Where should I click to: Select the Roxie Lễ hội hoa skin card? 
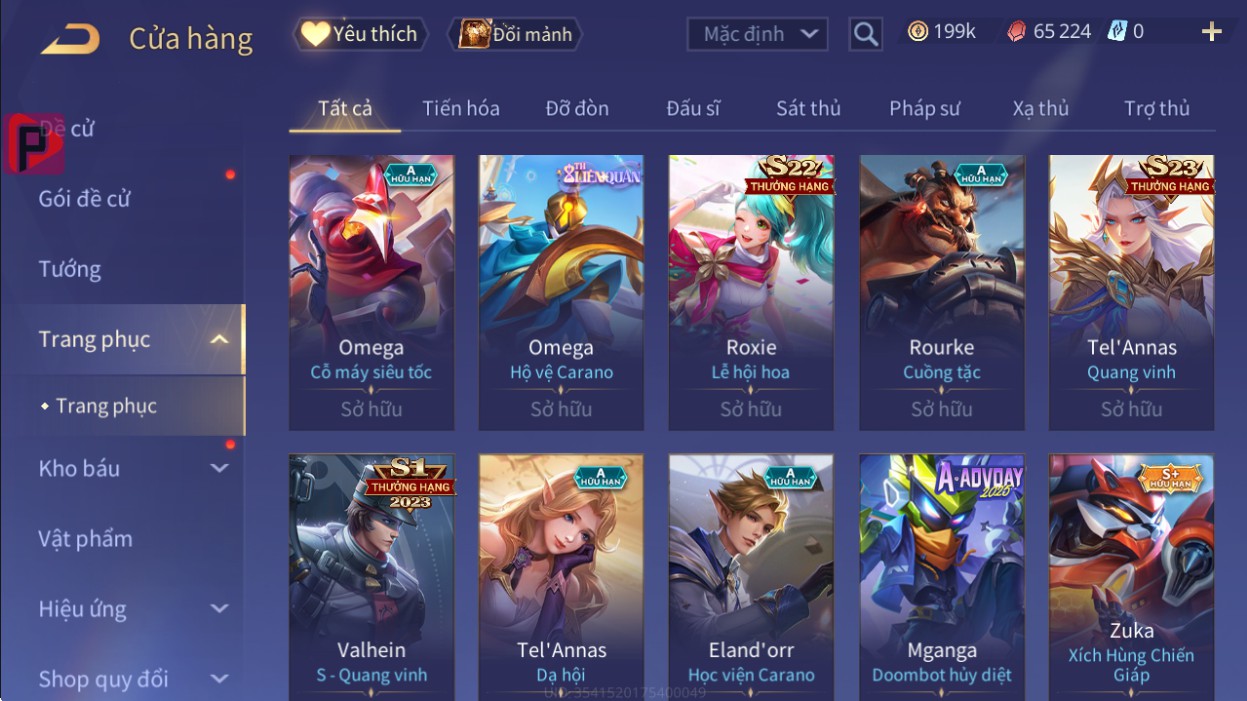click(x=751, y=292)
